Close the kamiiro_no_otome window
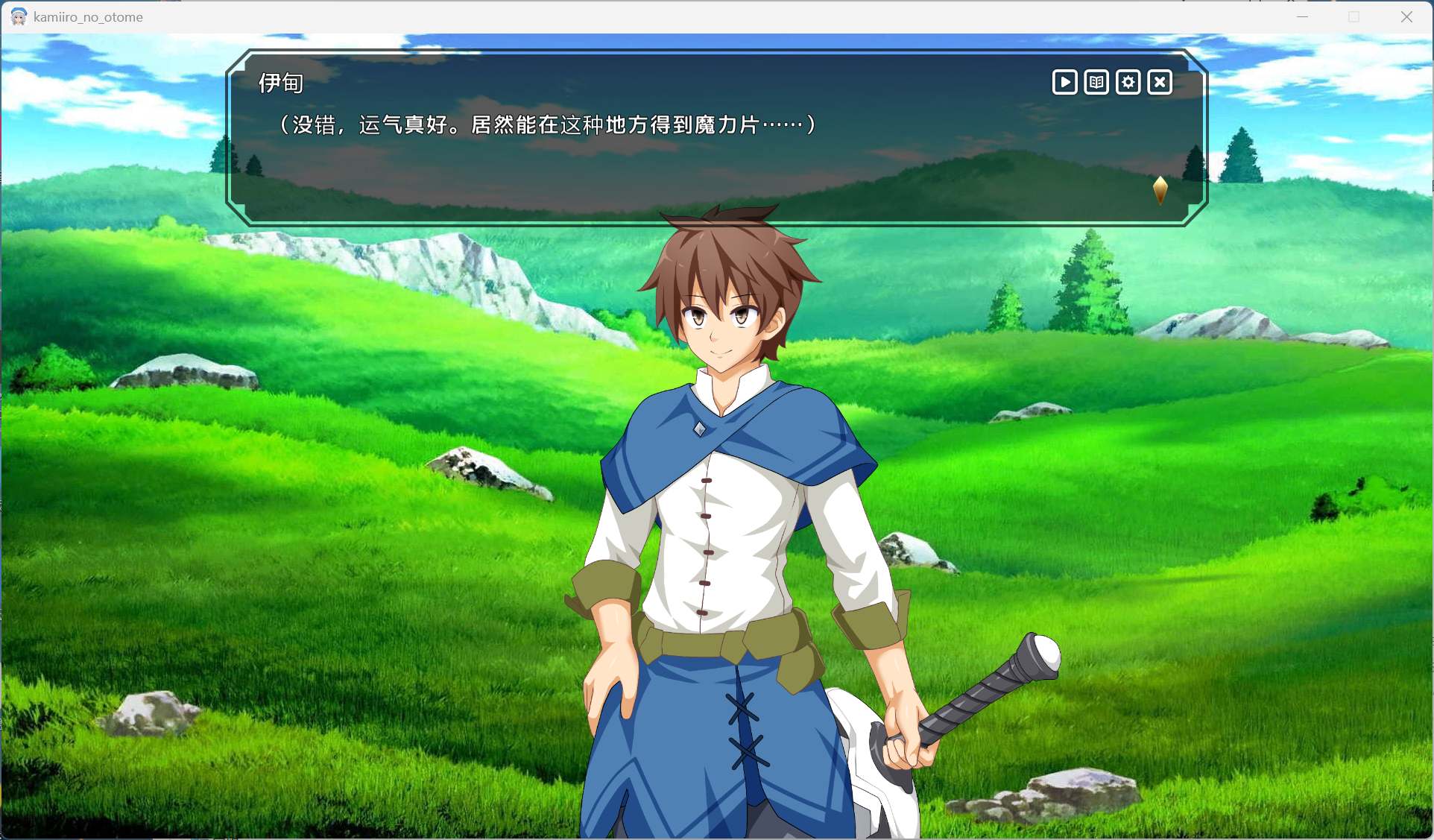1434x840 pixels. pos(1407,16)
